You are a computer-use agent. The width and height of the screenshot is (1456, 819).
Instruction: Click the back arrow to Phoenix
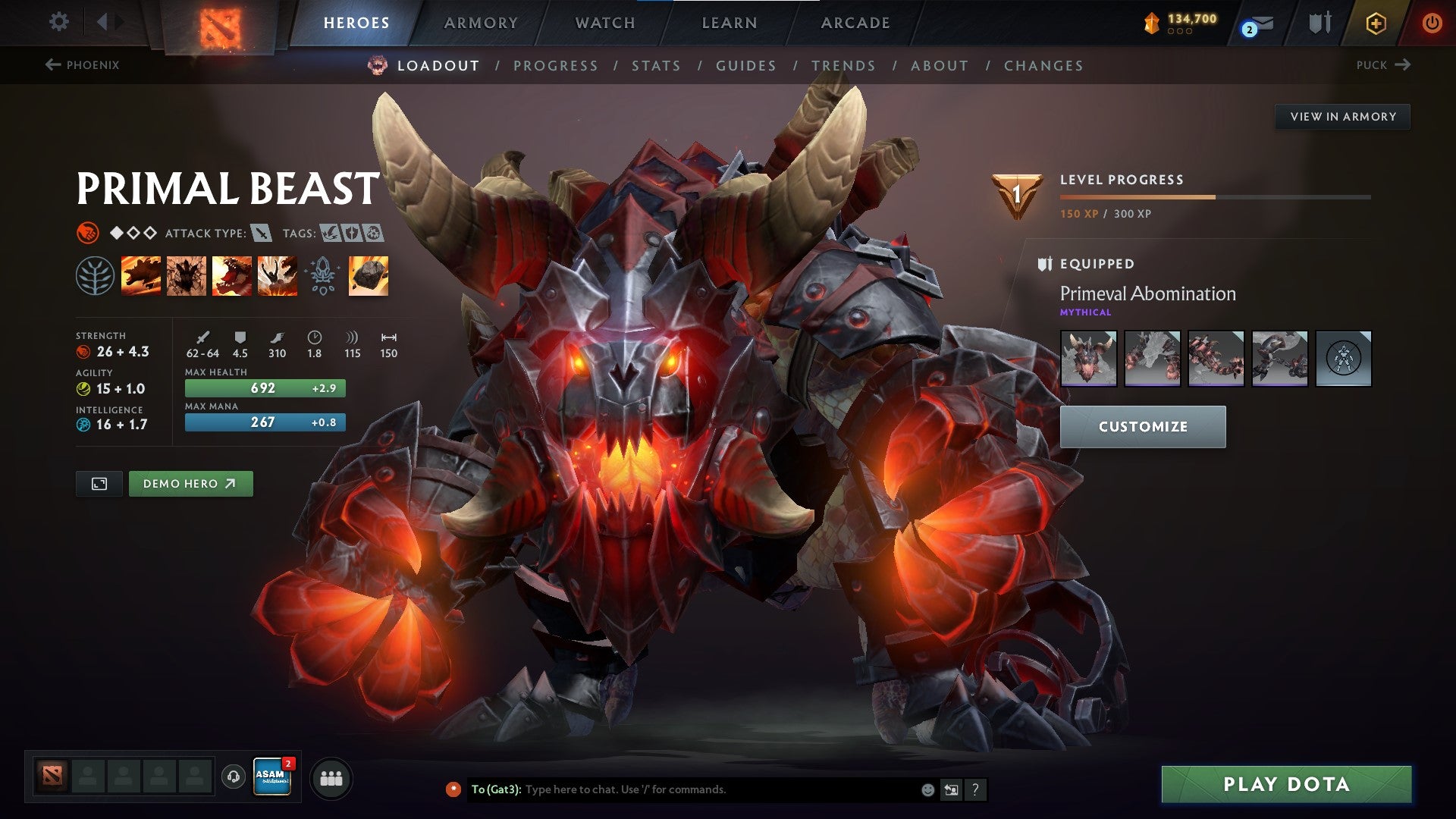pyautogui.click(x=52, y=65)
